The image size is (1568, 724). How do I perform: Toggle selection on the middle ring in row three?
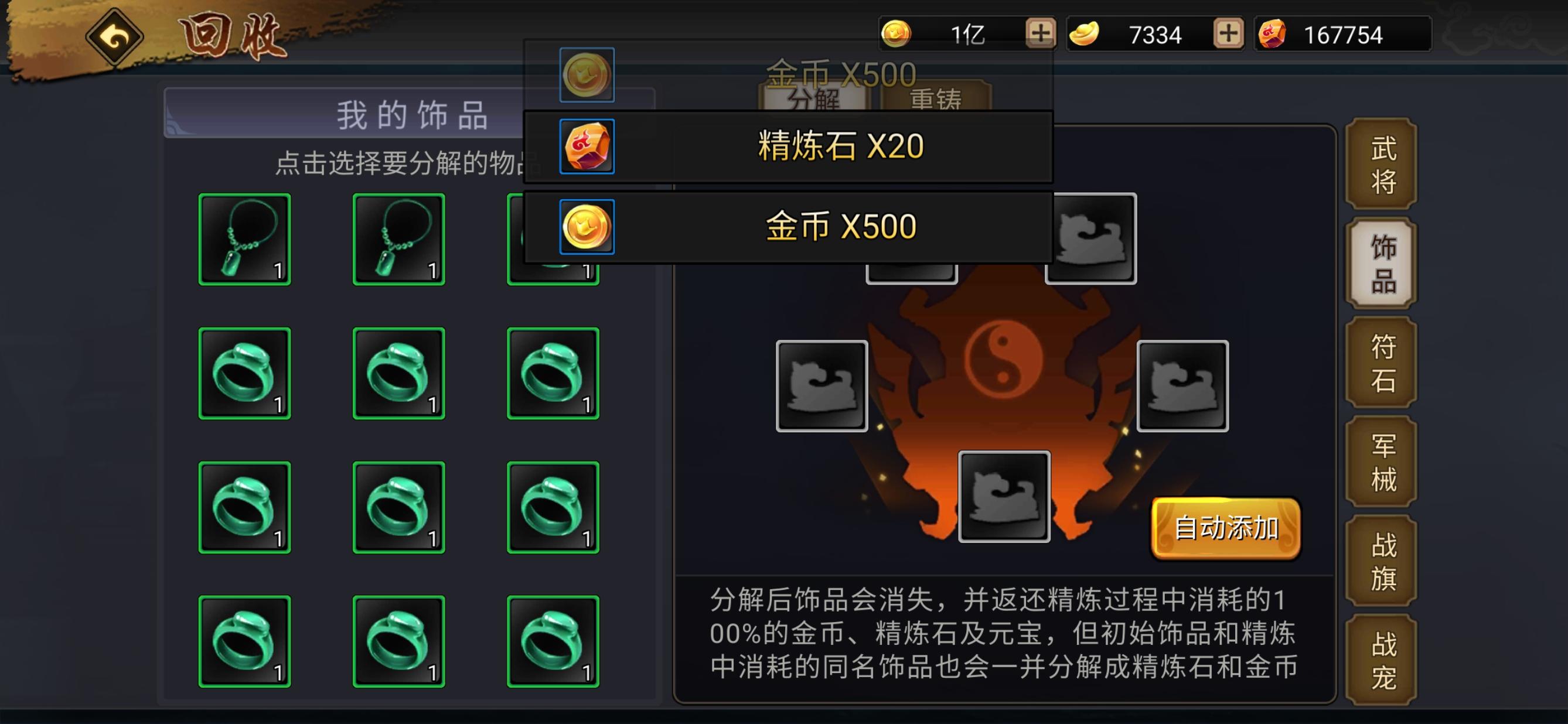tap(398, 507)
